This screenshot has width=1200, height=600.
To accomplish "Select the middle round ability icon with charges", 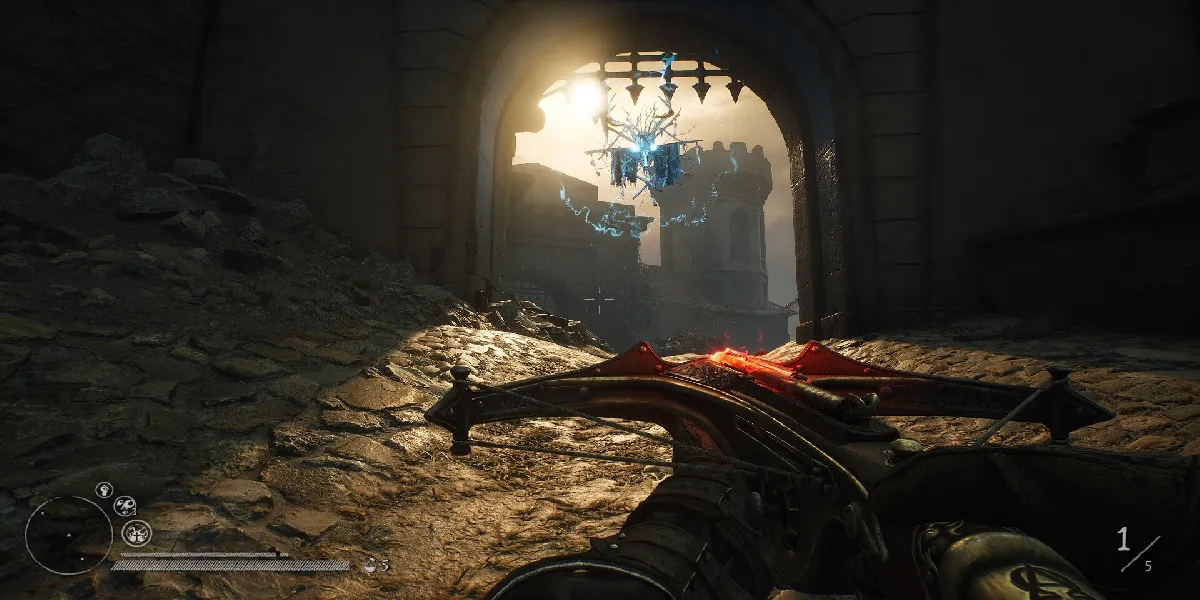I will pos(125,506).
